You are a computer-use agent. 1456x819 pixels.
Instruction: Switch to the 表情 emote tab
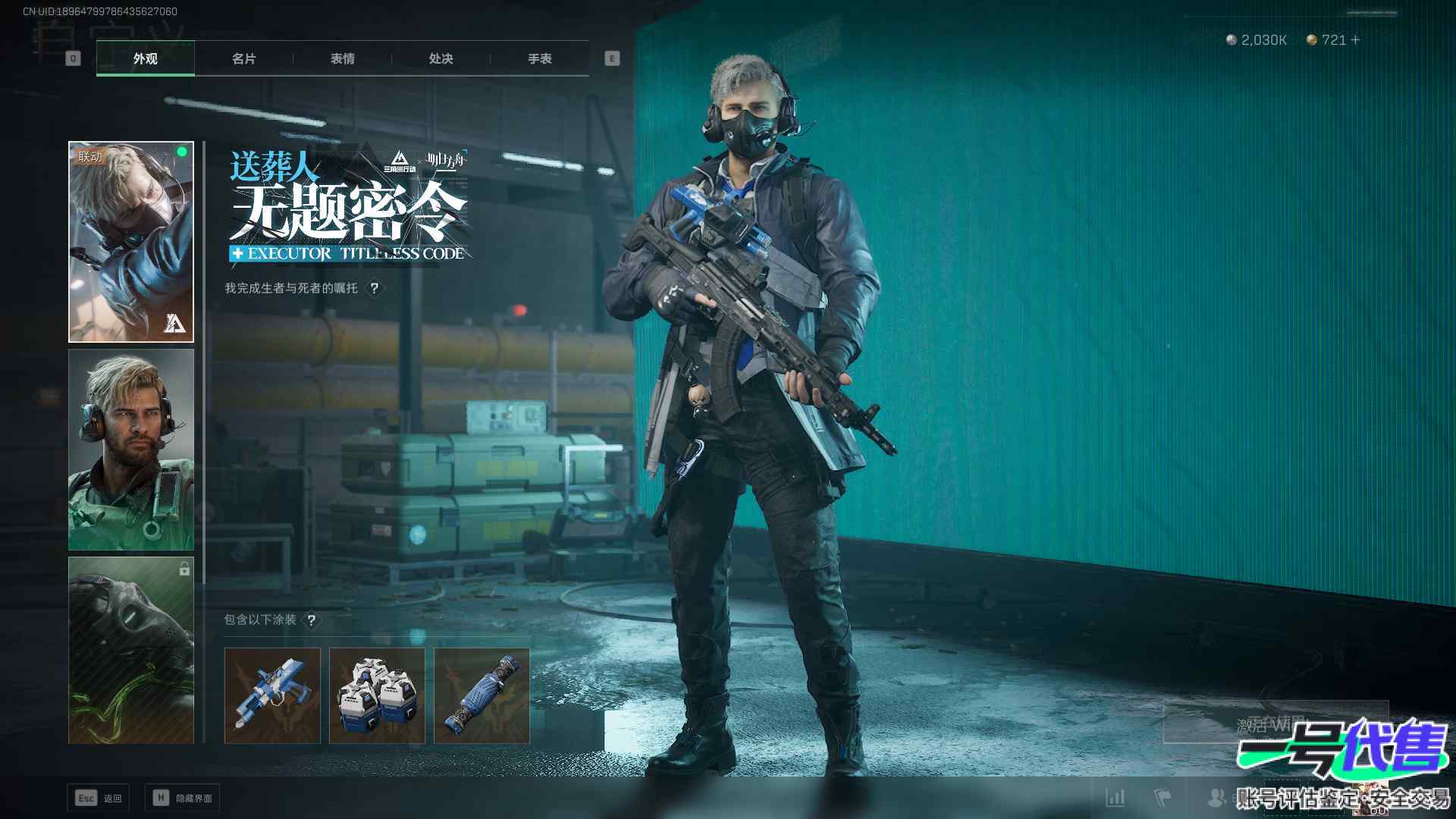click(342, 58)
